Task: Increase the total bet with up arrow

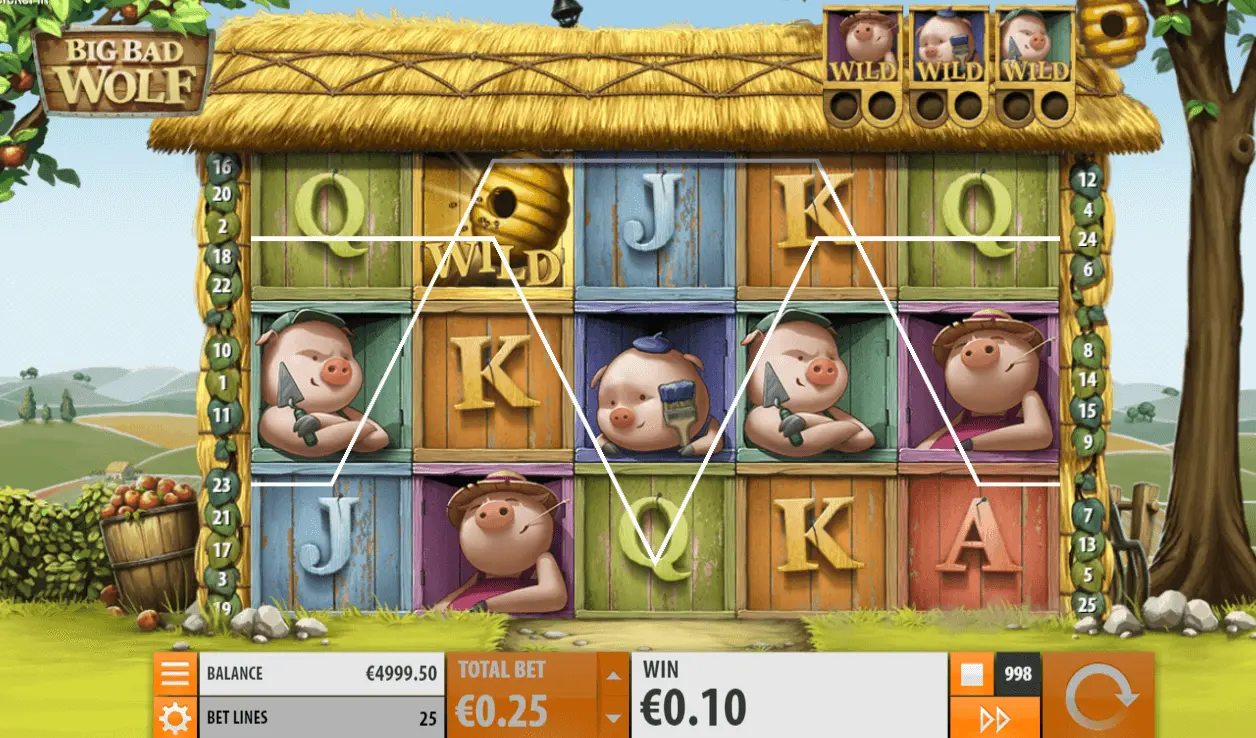Action: click(612, 675)
